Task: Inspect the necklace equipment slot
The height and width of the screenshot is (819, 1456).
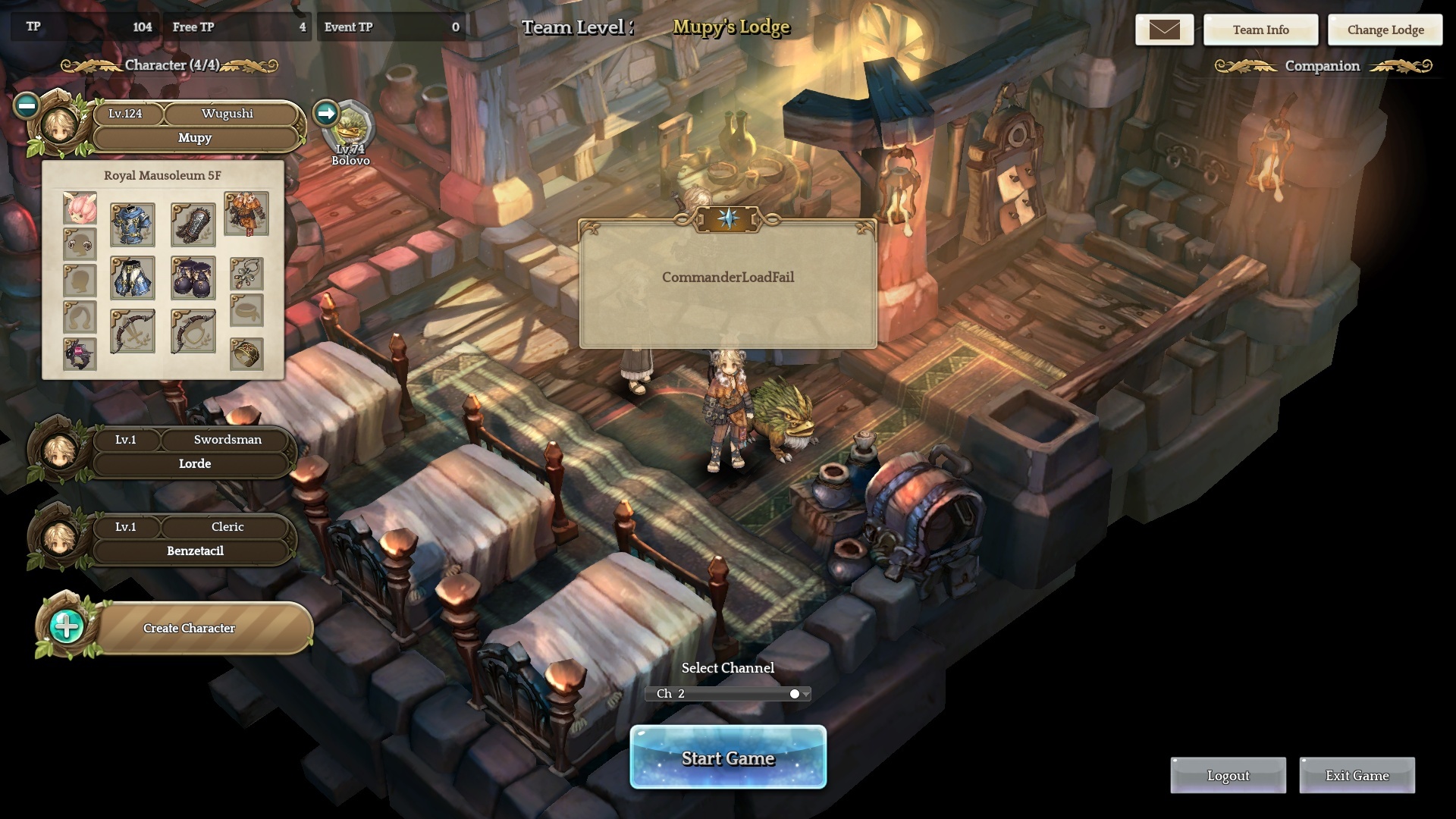Action: coord(246,273)
